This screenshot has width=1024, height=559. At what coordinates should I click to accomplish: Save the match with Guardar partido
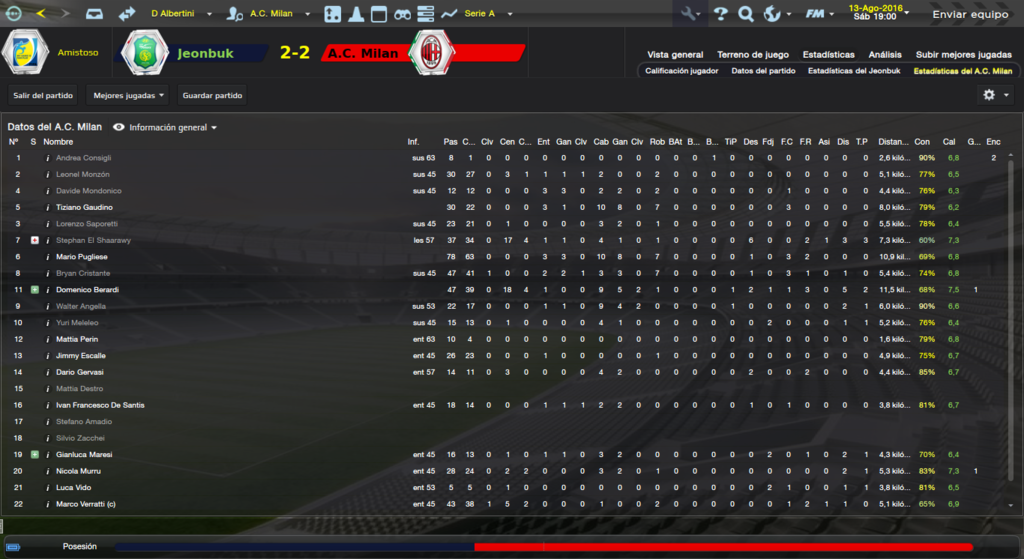212,95
